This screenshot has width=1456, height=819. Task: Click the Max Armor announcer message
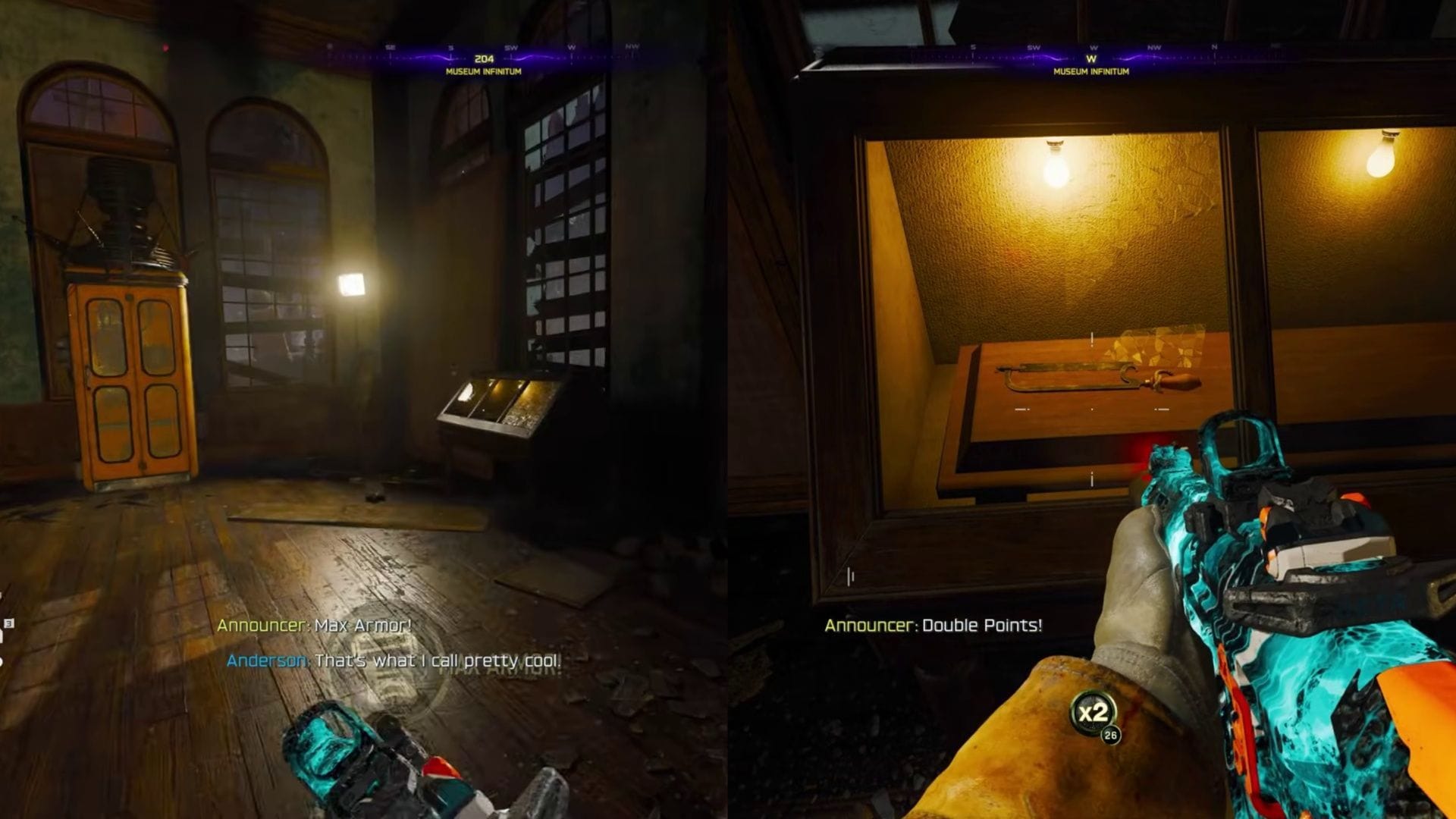tap(314, 626)
